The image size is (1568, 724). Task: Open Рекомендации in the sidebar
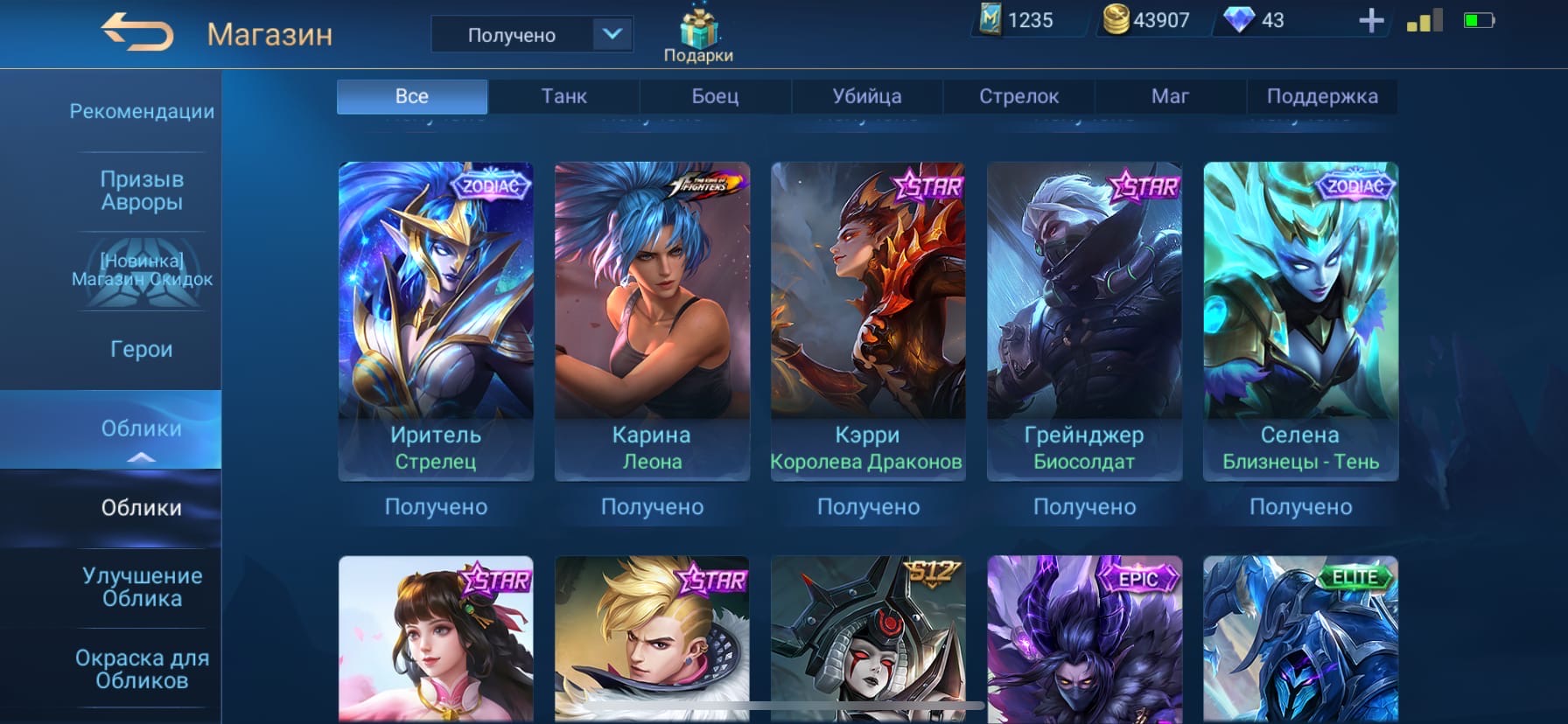tap(141, 111)
